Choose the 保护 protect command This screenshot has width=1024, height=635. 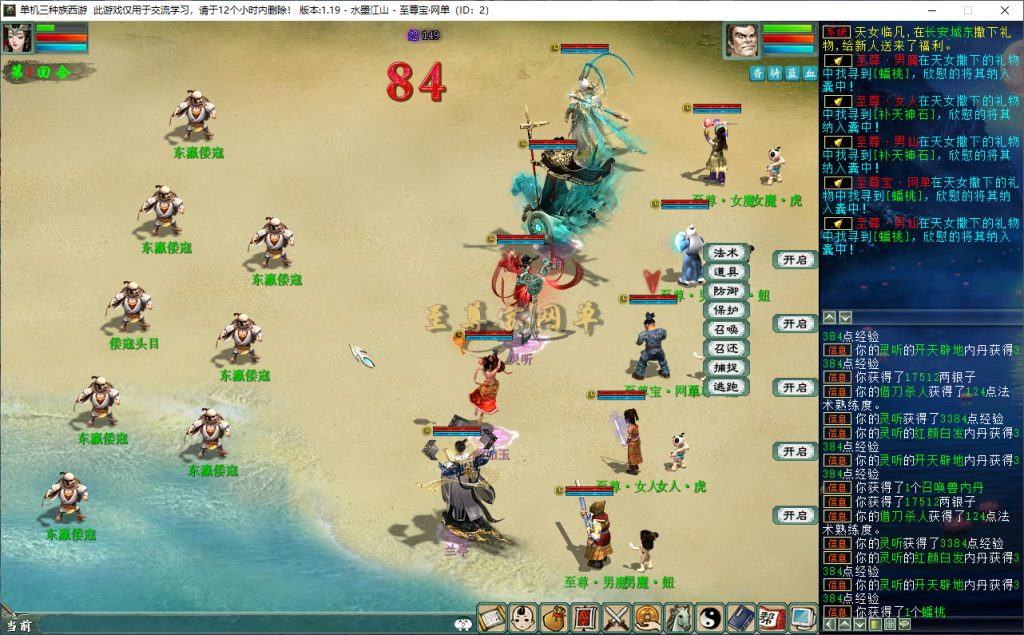click(725, 310)
